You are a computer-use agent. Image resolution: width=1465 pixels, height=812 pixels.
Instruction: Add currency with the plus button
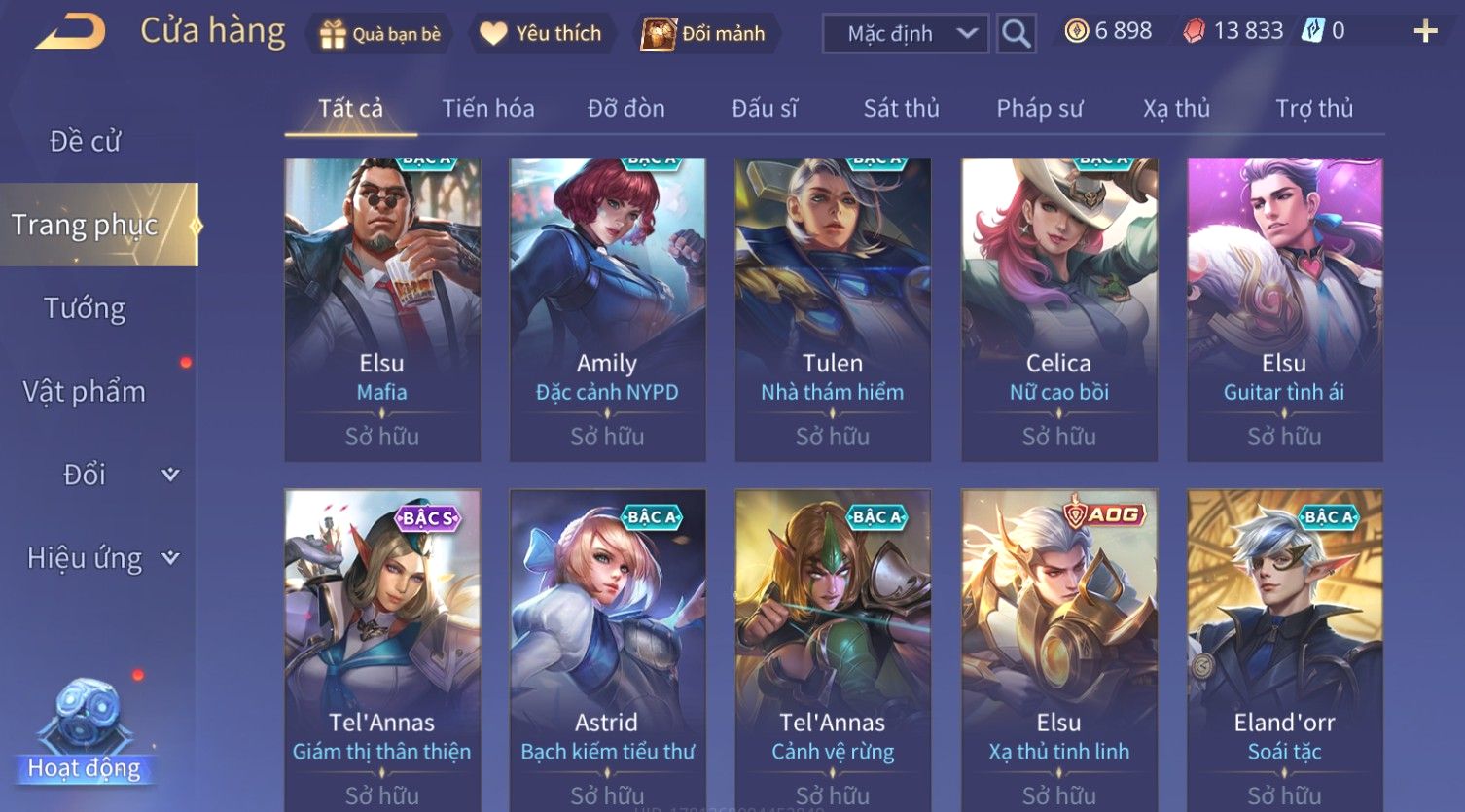[x=1425, y=32]
